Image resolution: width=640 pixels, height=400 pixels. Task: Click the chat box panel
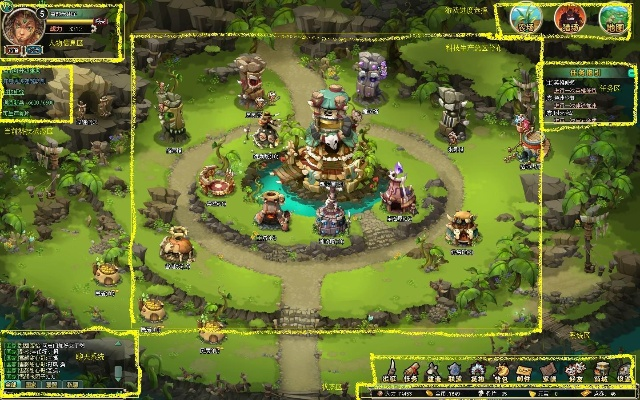click(x=60, y=362)
